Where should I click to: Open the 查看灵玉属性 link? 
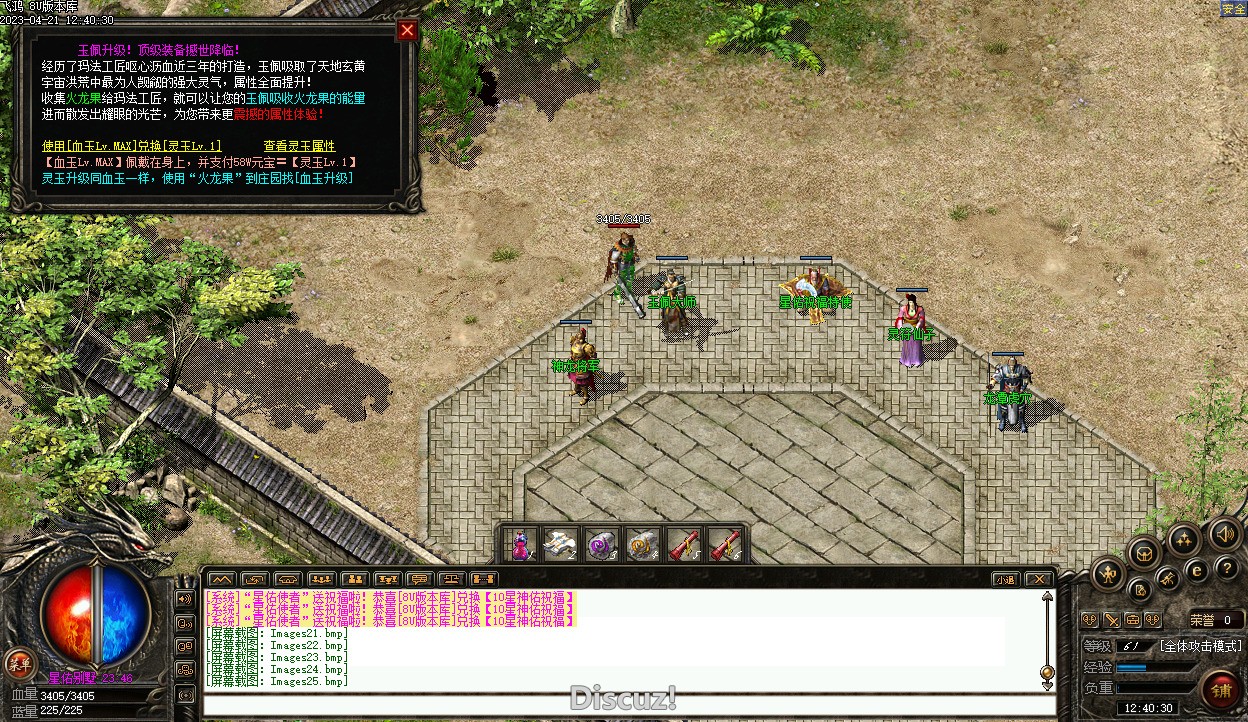pos(299,146)
